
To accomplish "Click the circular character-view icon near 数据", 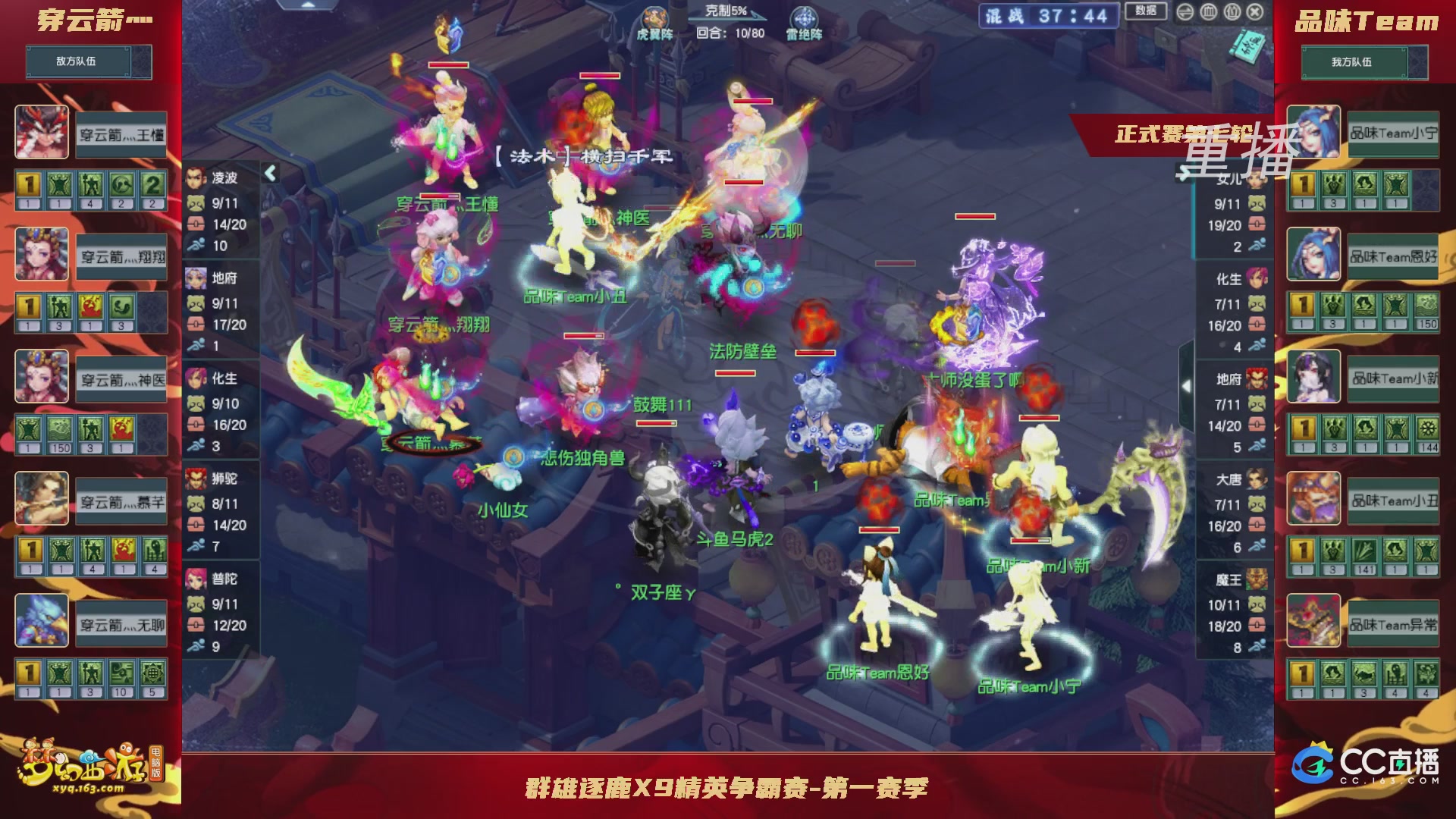I will (x=1232, y=12).
